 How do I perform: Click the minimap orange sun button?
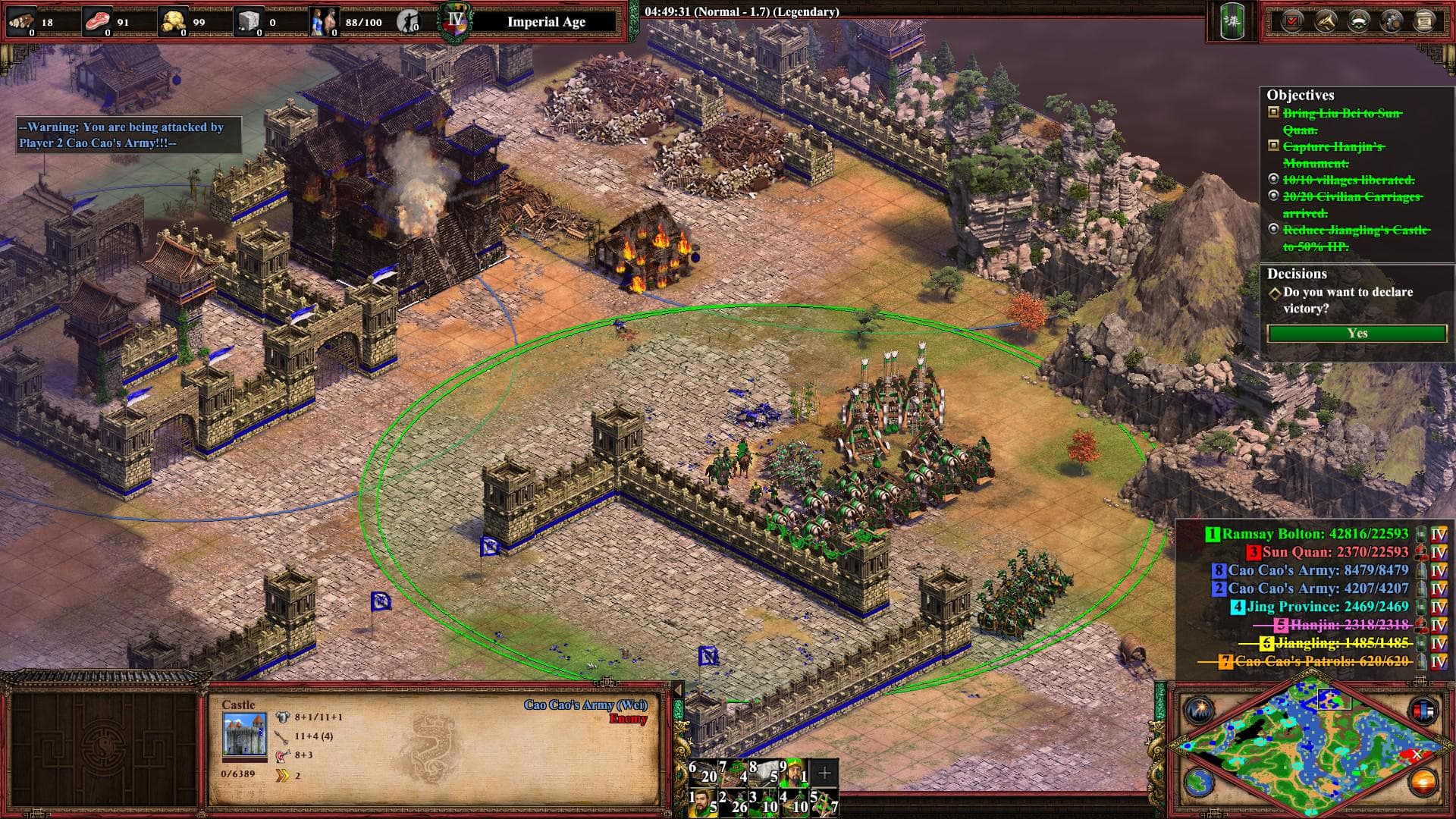1422,782
